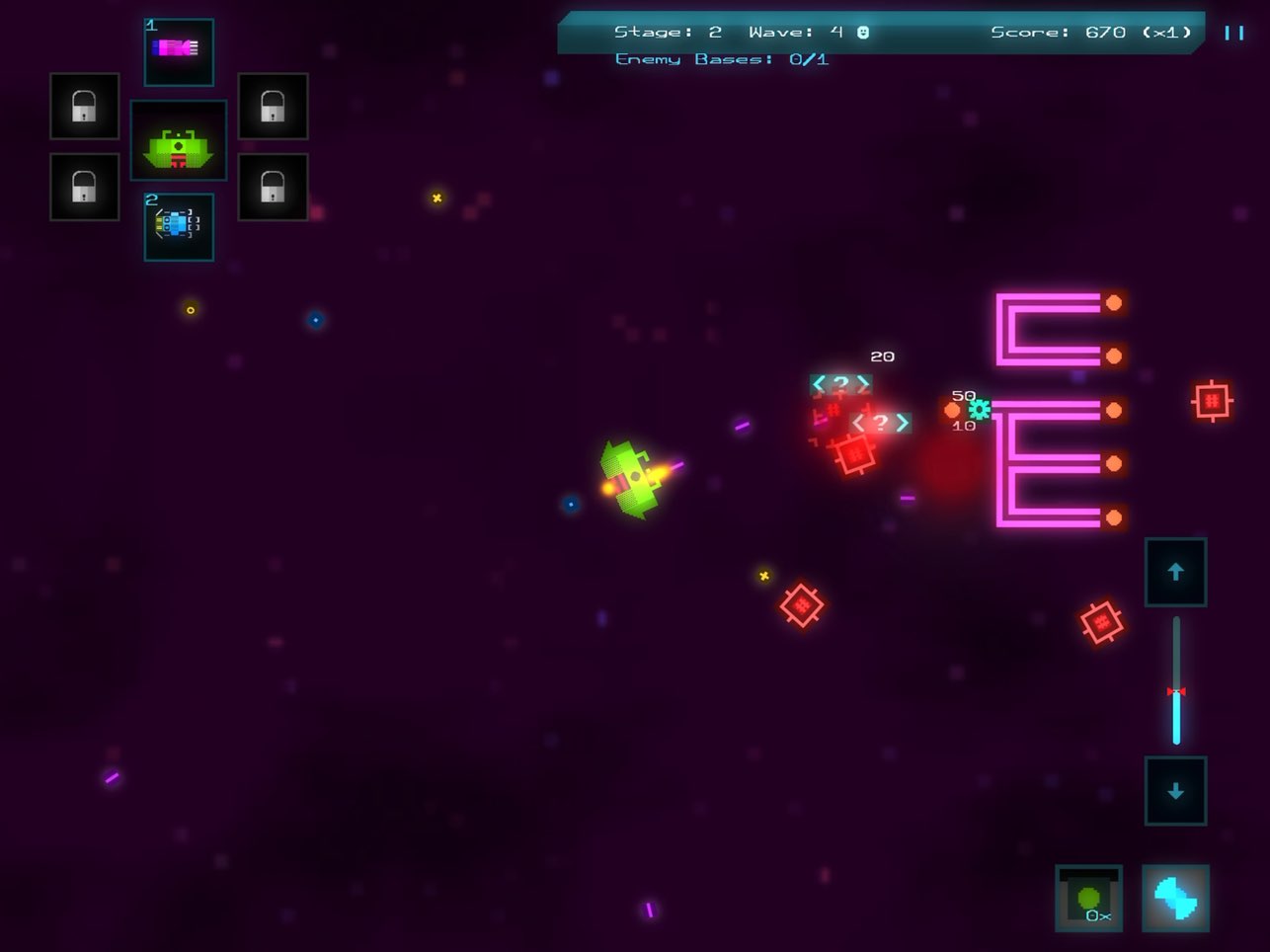Click the upper-left locked ship slot
Image resolution: width=1270 pixels, height=952 pixels.
pyautogui.click(x=84, y=107)
